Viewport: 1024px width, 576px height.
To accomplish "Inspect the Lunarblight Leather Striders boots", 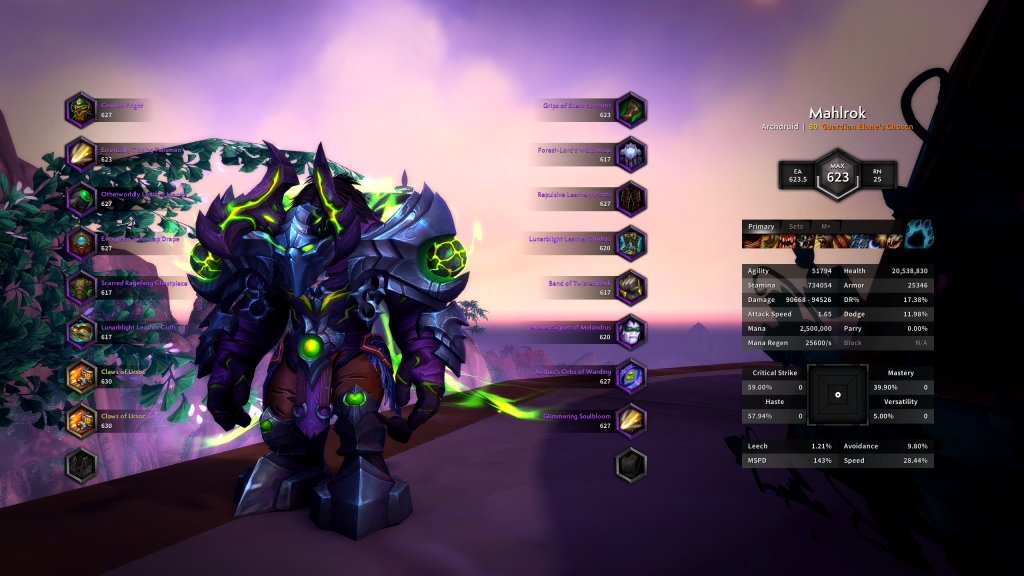I will click(631, 243).
